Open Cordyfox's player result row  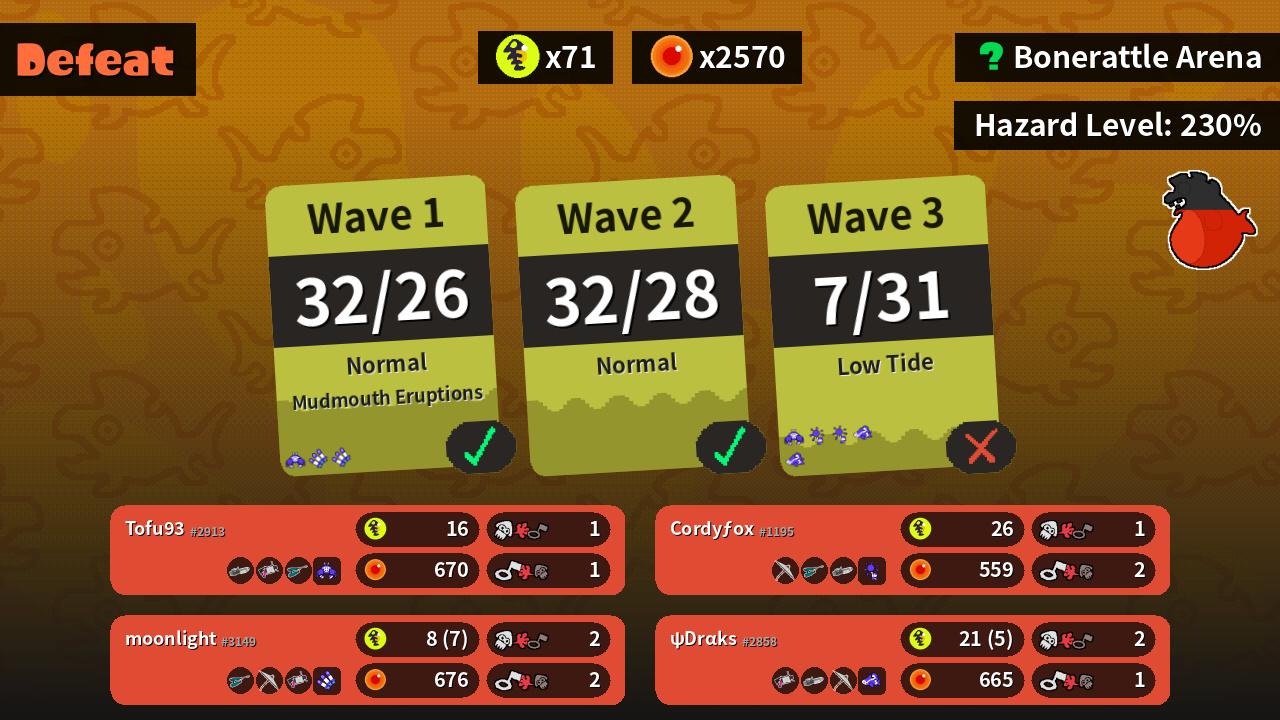(912, 550)
